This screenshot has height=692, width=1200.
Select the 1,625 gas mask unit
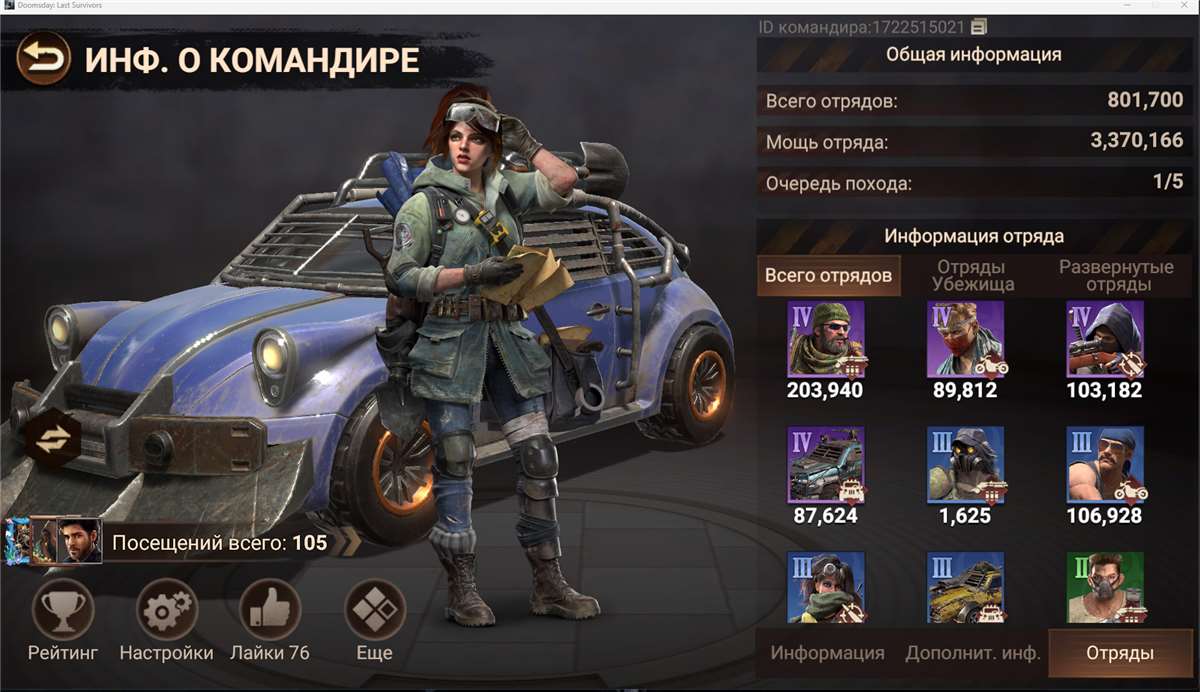click(x=966, y=465)
